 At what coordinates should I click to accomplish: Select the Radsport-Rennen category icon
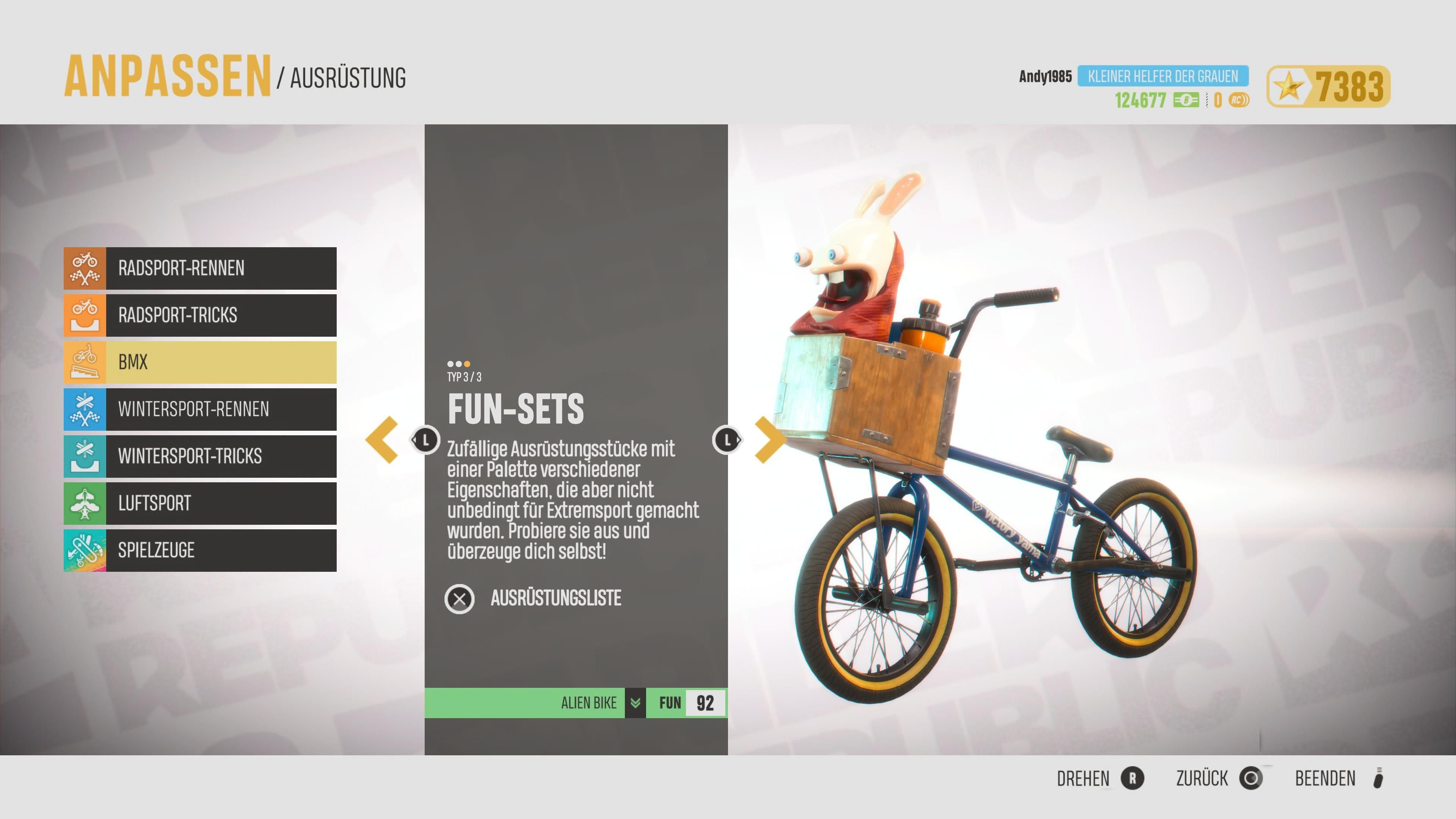[84, 268]
